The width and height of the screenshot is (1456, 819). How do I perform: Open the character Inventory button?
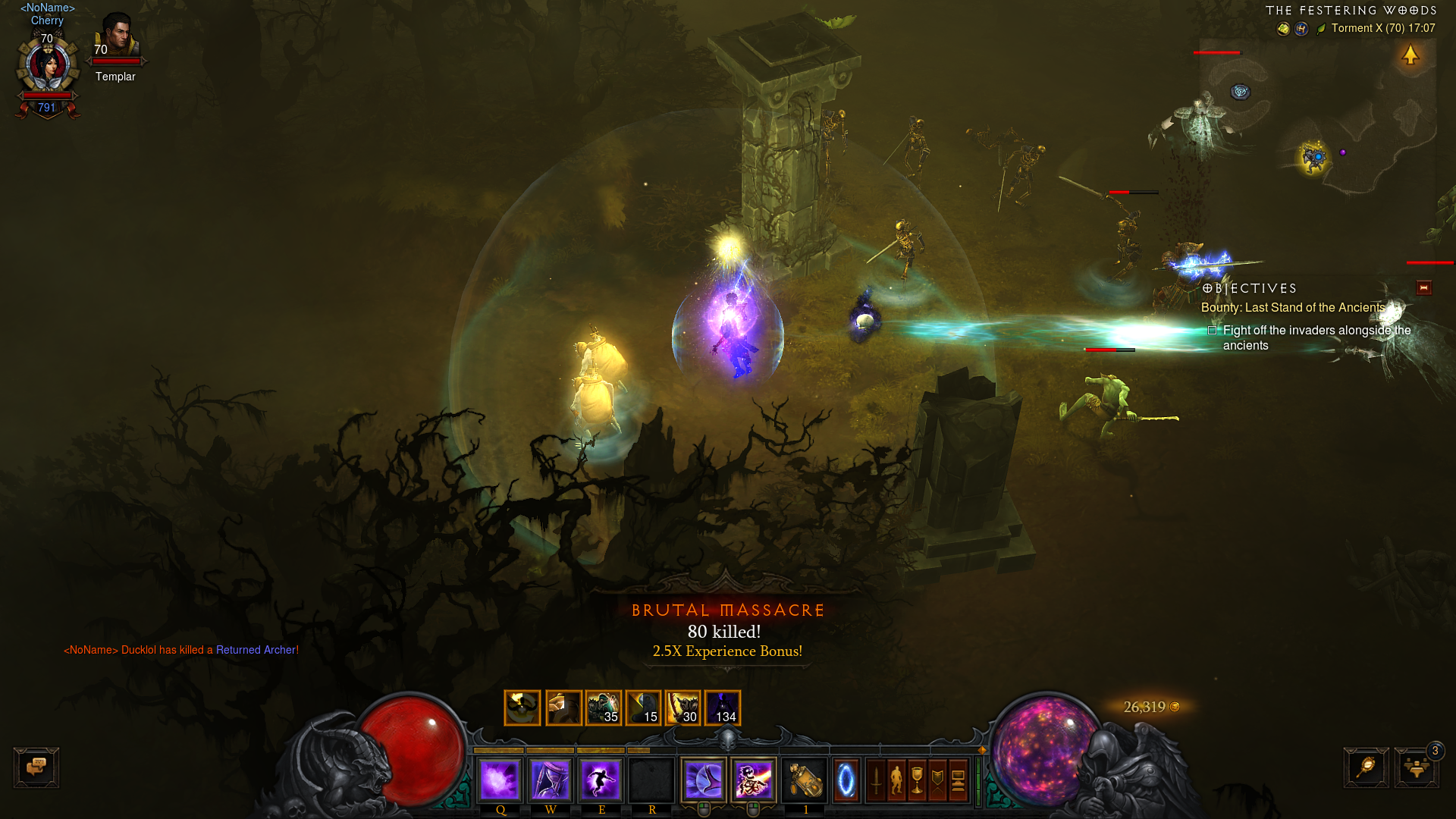click(896, 780)
